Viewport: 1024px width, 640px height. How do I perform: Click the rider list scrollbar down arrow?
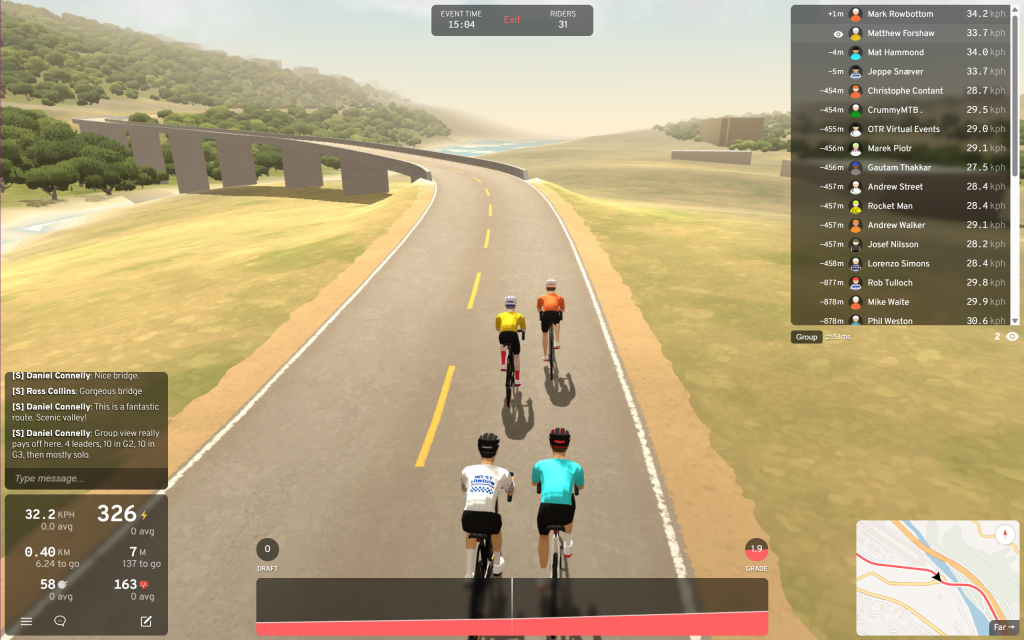[1015, 321]
